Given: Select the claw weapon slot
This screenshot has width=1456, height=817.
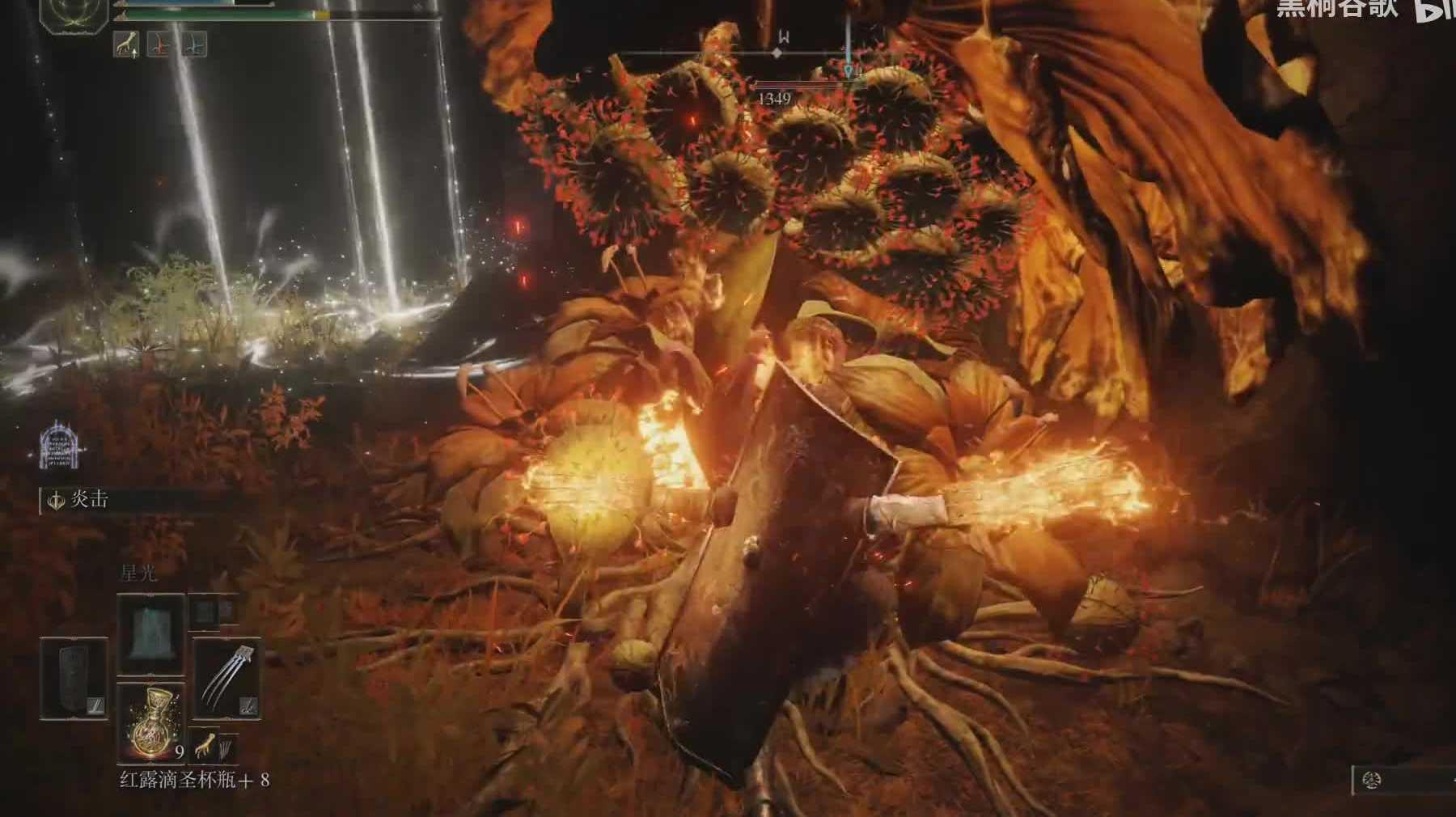Looking at the screenshot, I should pos(226,679).
